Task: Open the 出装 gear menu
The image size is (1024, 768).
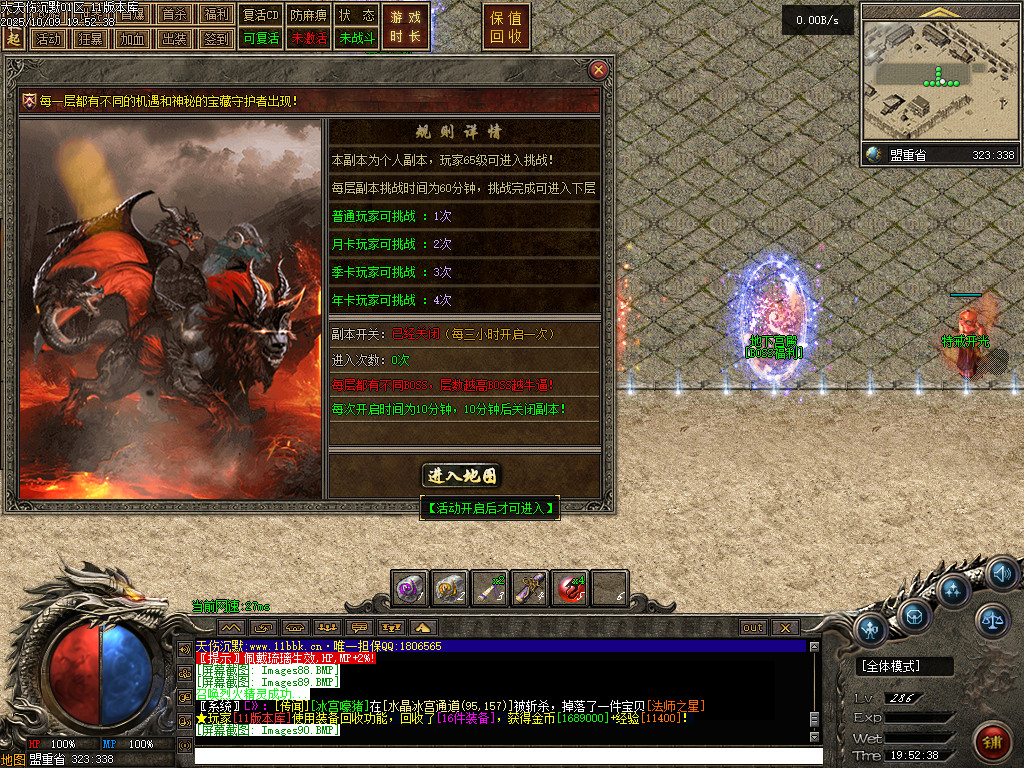Action: click(174, 39)
